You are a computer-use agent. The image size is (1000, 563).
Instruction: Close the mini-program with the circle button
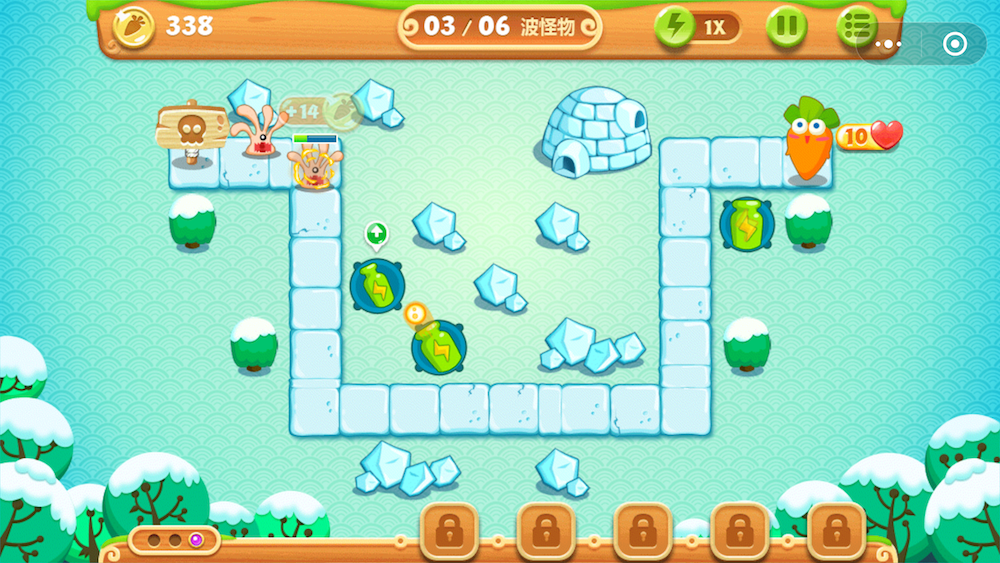click(x=954, y=44)
